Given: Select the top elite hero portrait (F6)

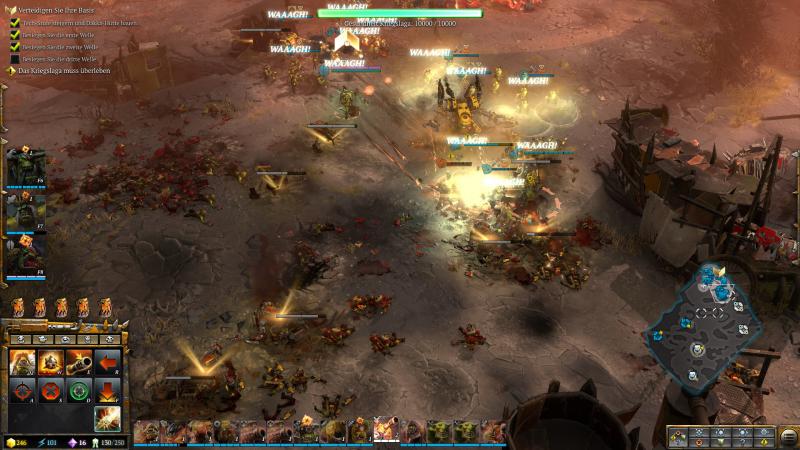Looking at the screenshot, I should 24,165.
